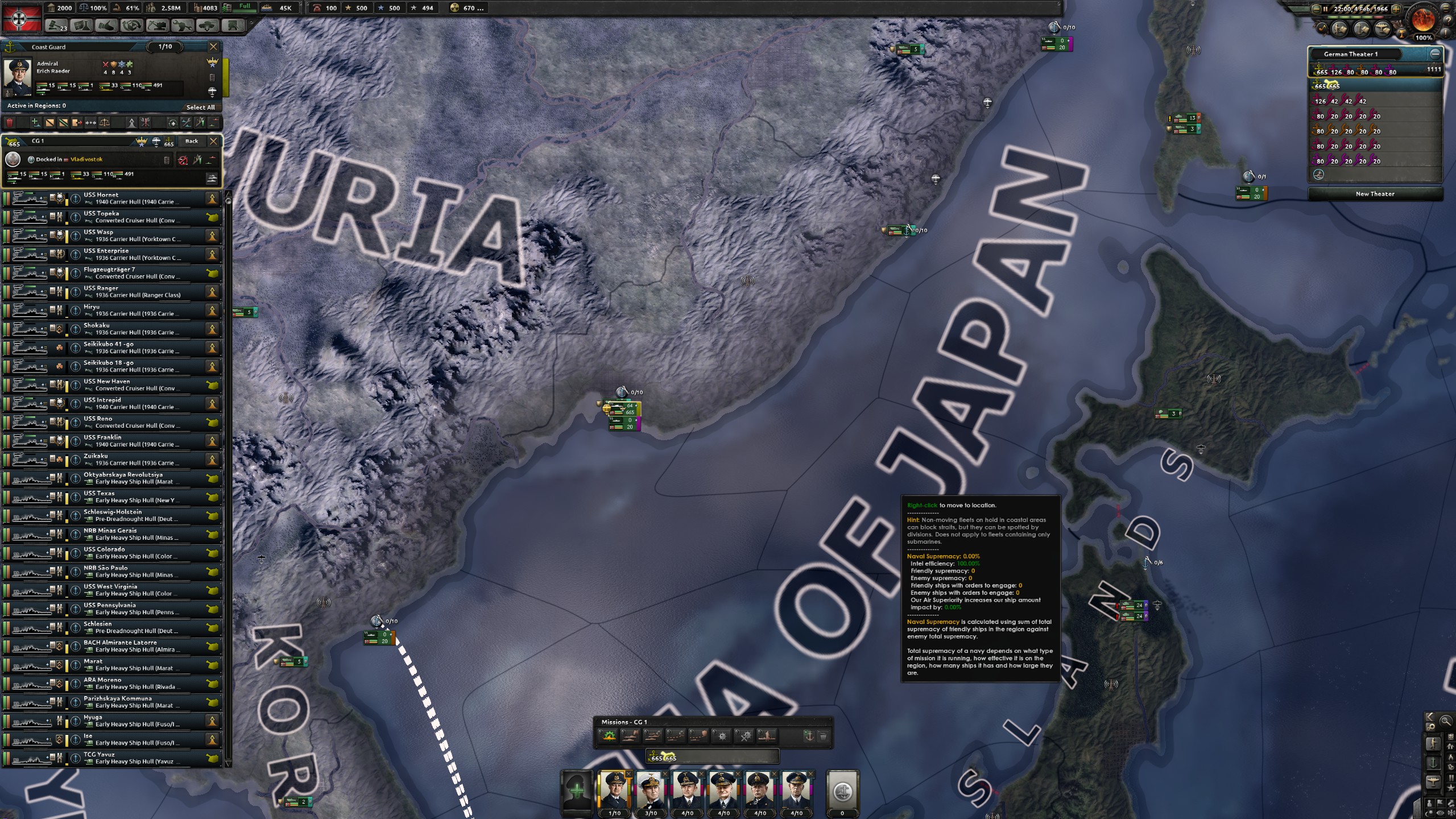This screenshot has height=819, width=1456.
Task: Click the delete fleet trash icon
Action: point(9,123)
